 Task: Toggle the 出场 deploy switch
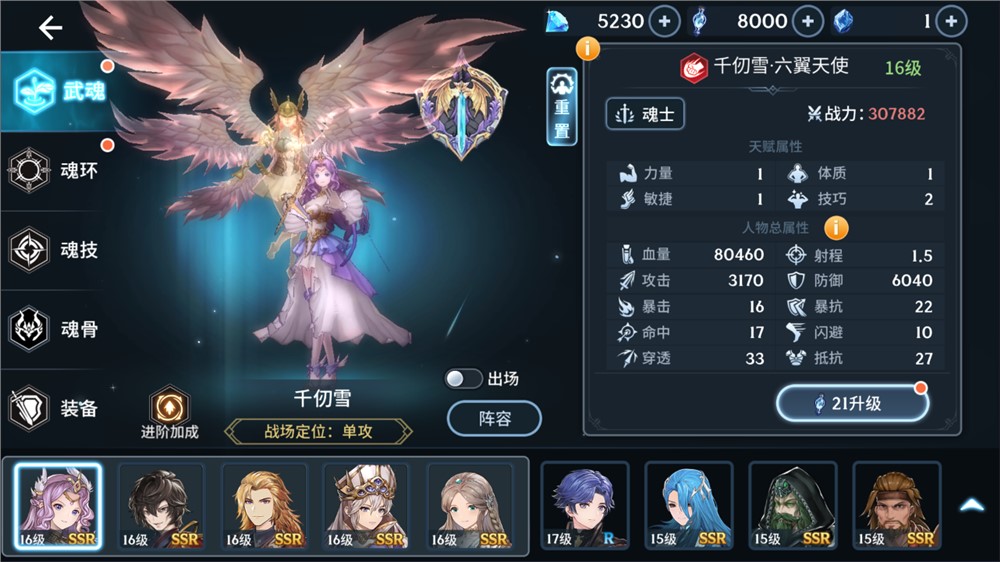464,379
